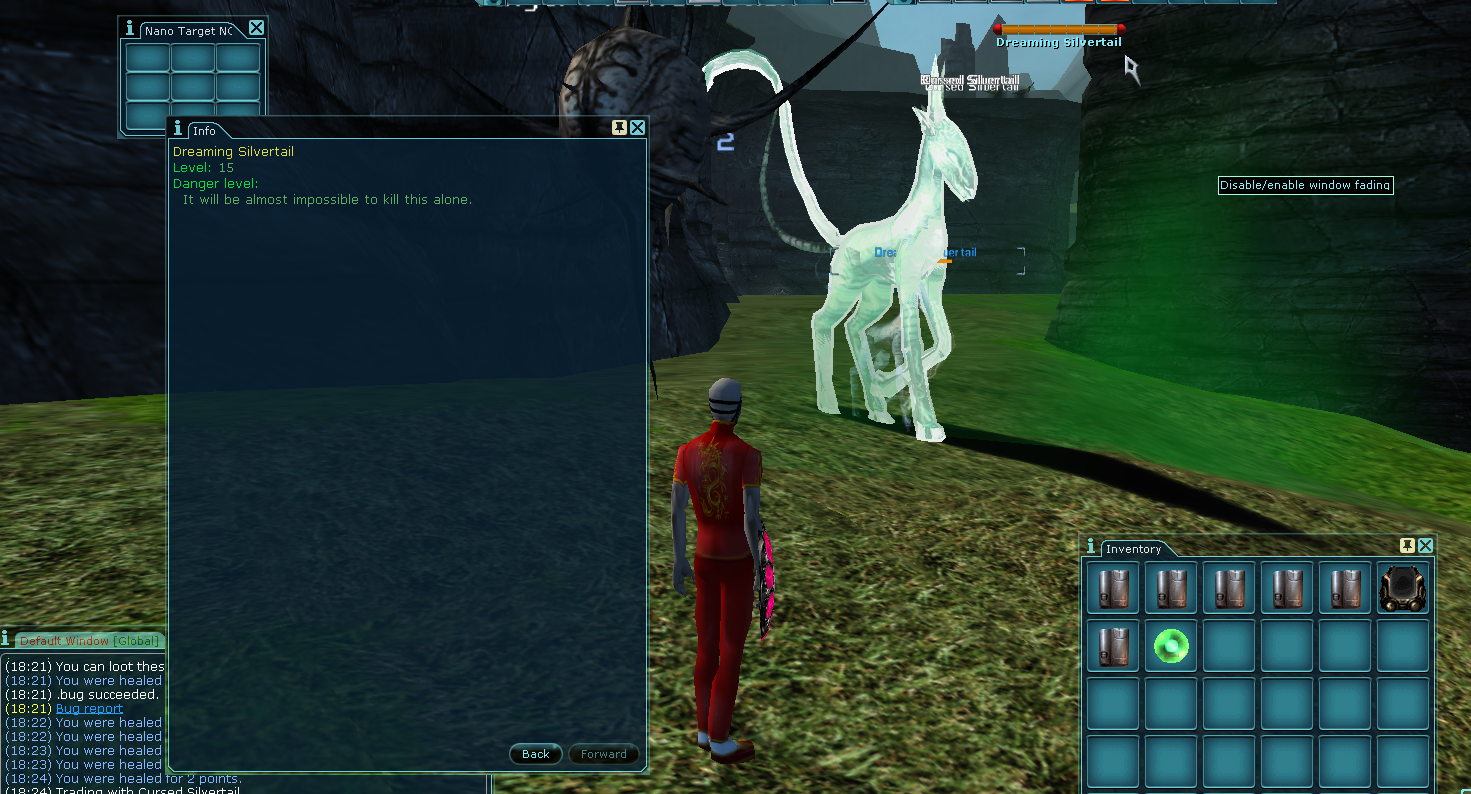Viewport: 1471px width, 794px height.
Task: Select the dark backpack item in inventory
Action: tap(1402, 588)
